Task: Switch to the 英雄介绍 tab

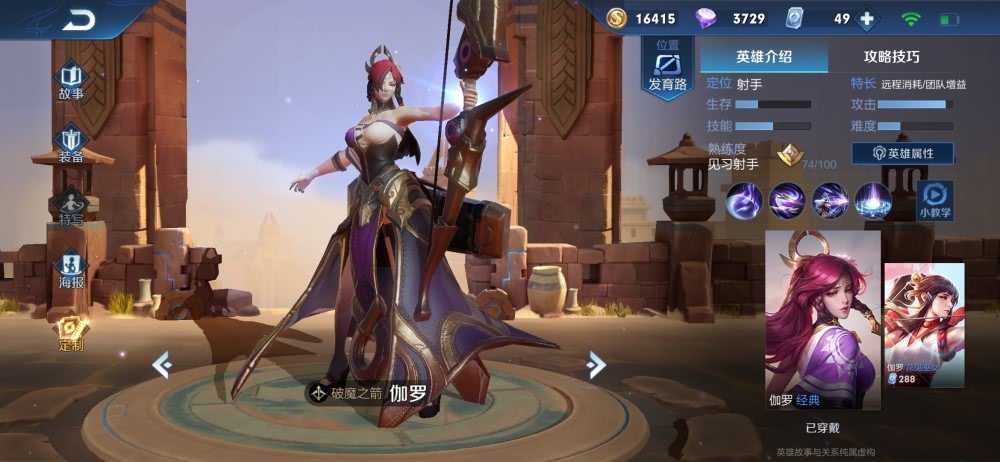Action: [x=764, y=57]
